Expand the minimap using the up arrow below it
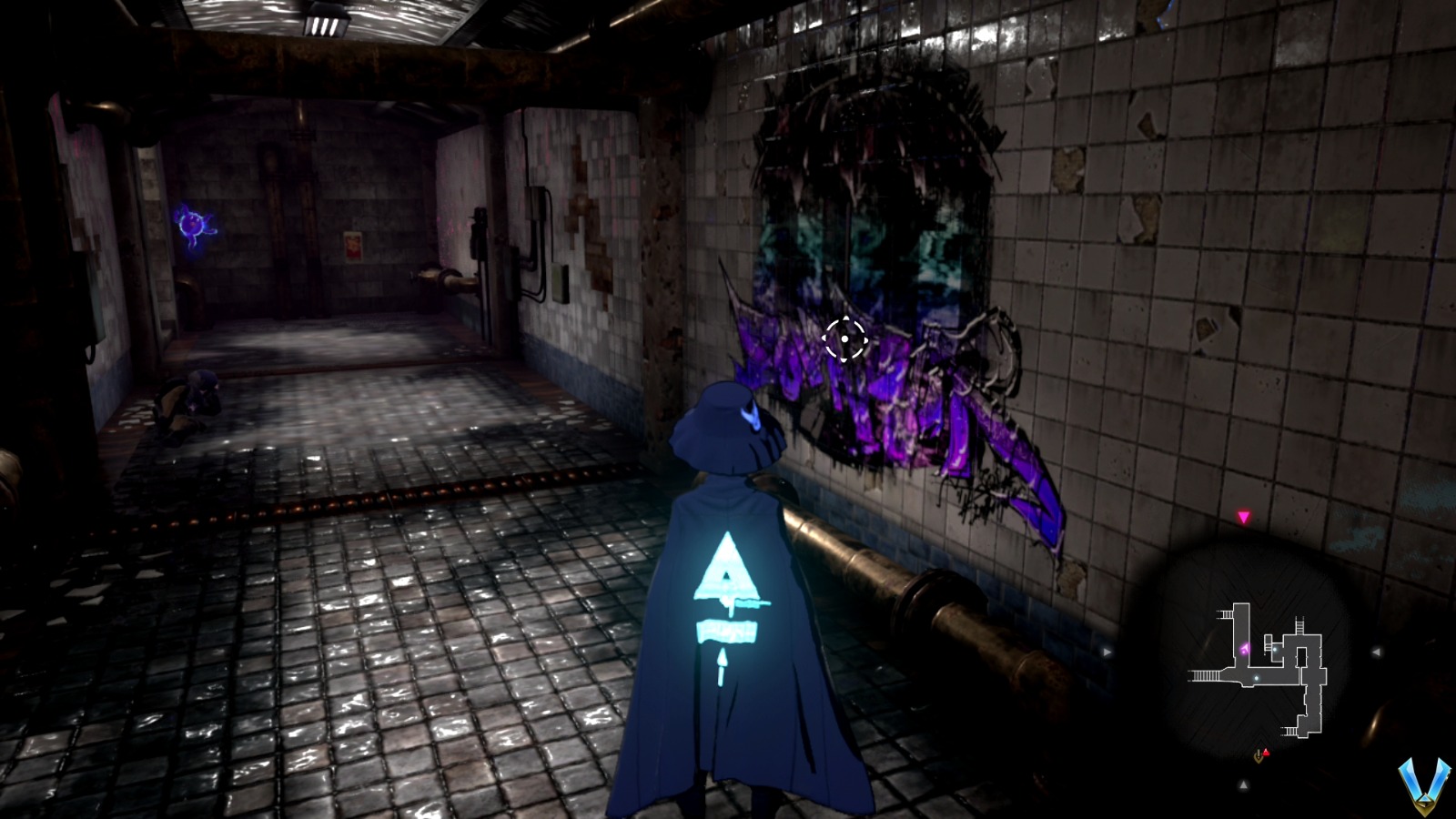This screenshot has height=819, width=1456. [x=1243, y=784]
